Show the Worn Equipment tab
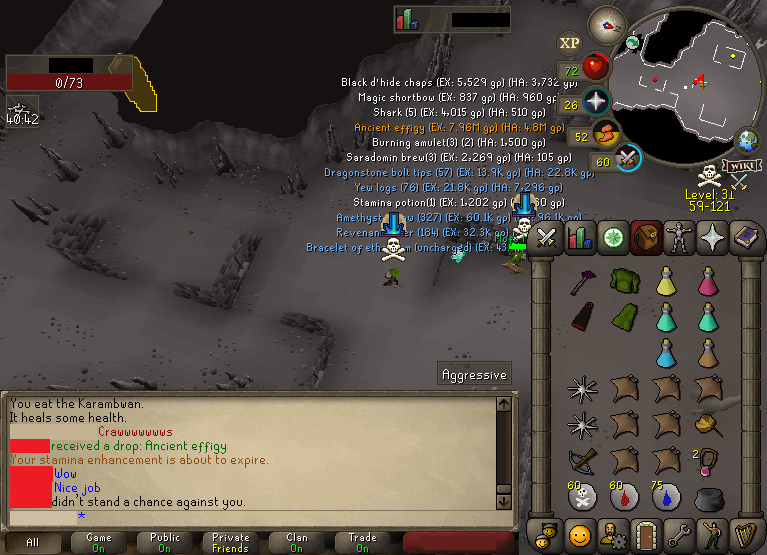The image size is (767, 555). click(x=679, y=238)
